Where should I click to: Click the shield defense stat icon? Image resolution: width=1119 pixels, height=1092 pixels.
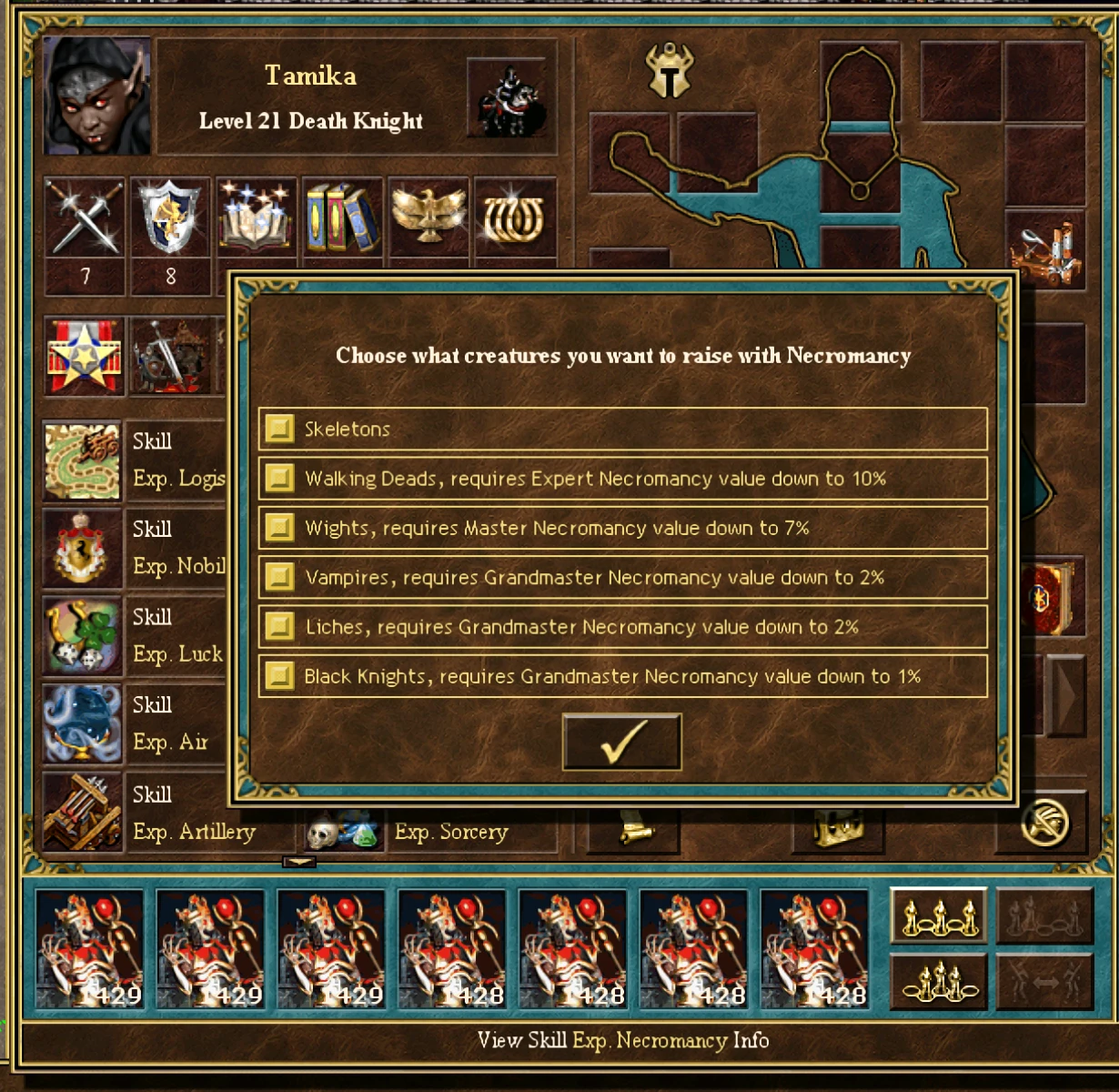pos(170,218)
